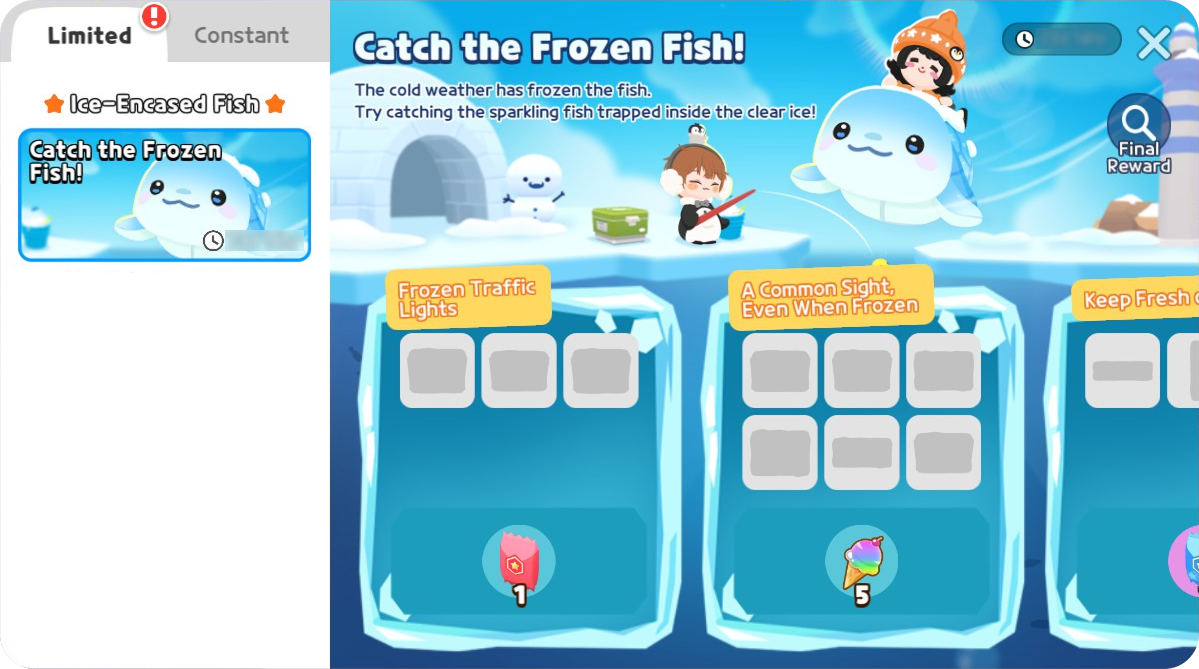Viewport: 1199px width, 669px height.
Task: Select the Catch the Frozen Fish event banner
Action: [165, 194]
